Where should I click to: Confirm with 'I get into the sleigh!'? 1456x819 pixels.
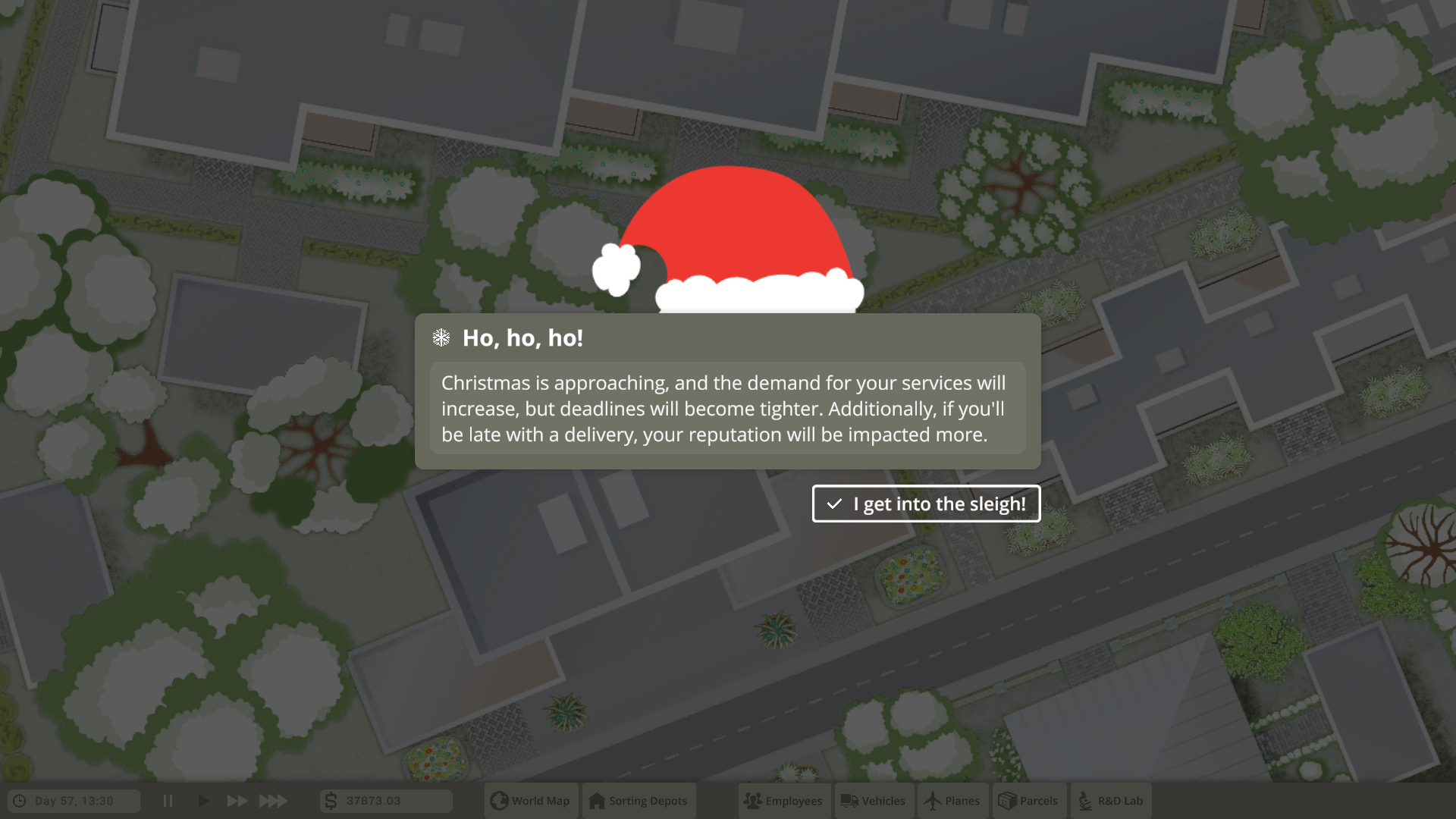tap(926, 504)
